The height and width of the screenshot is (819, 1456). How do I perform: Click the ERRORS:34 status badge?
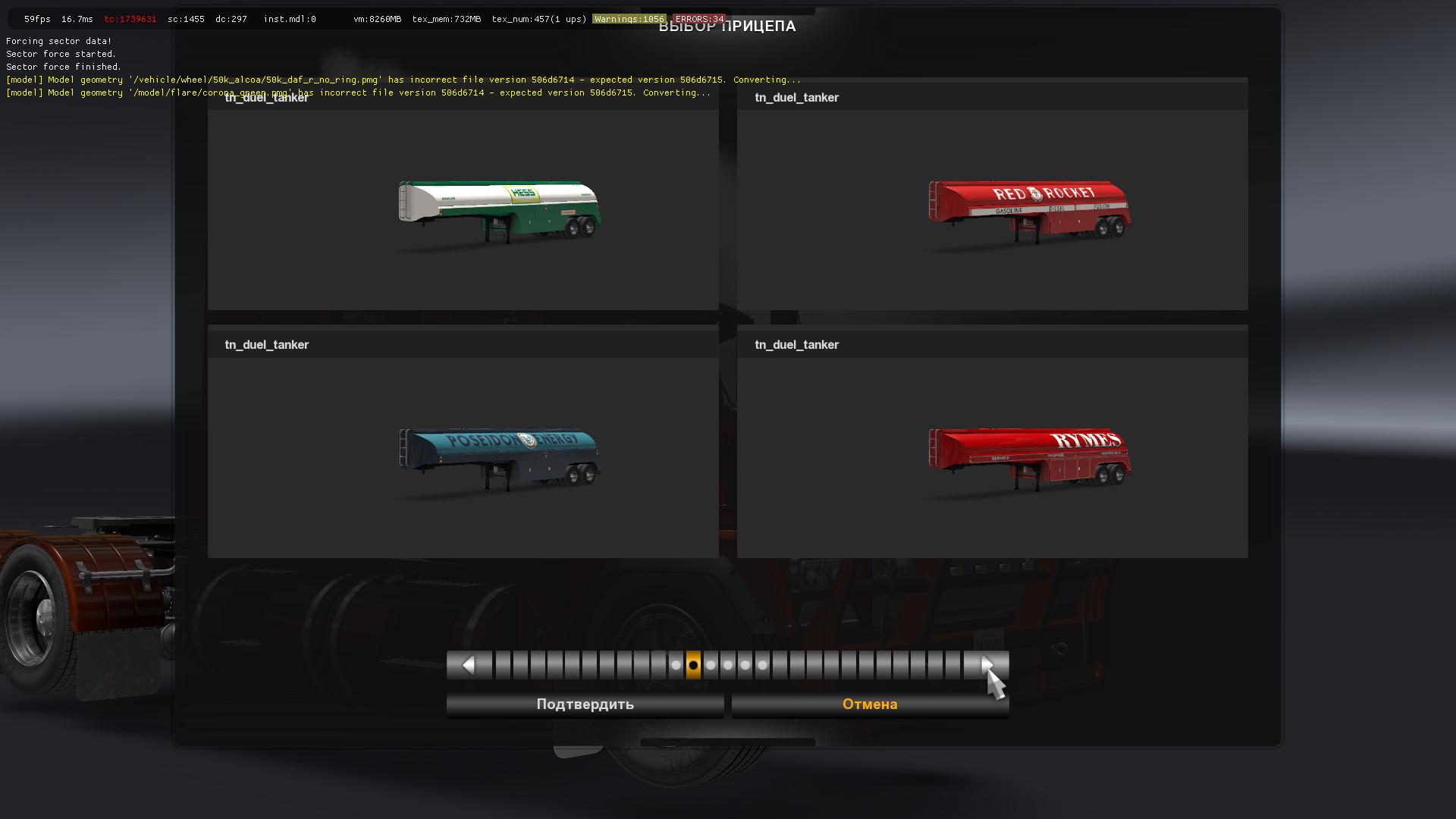pyautogui.click(x=698, y=19)
